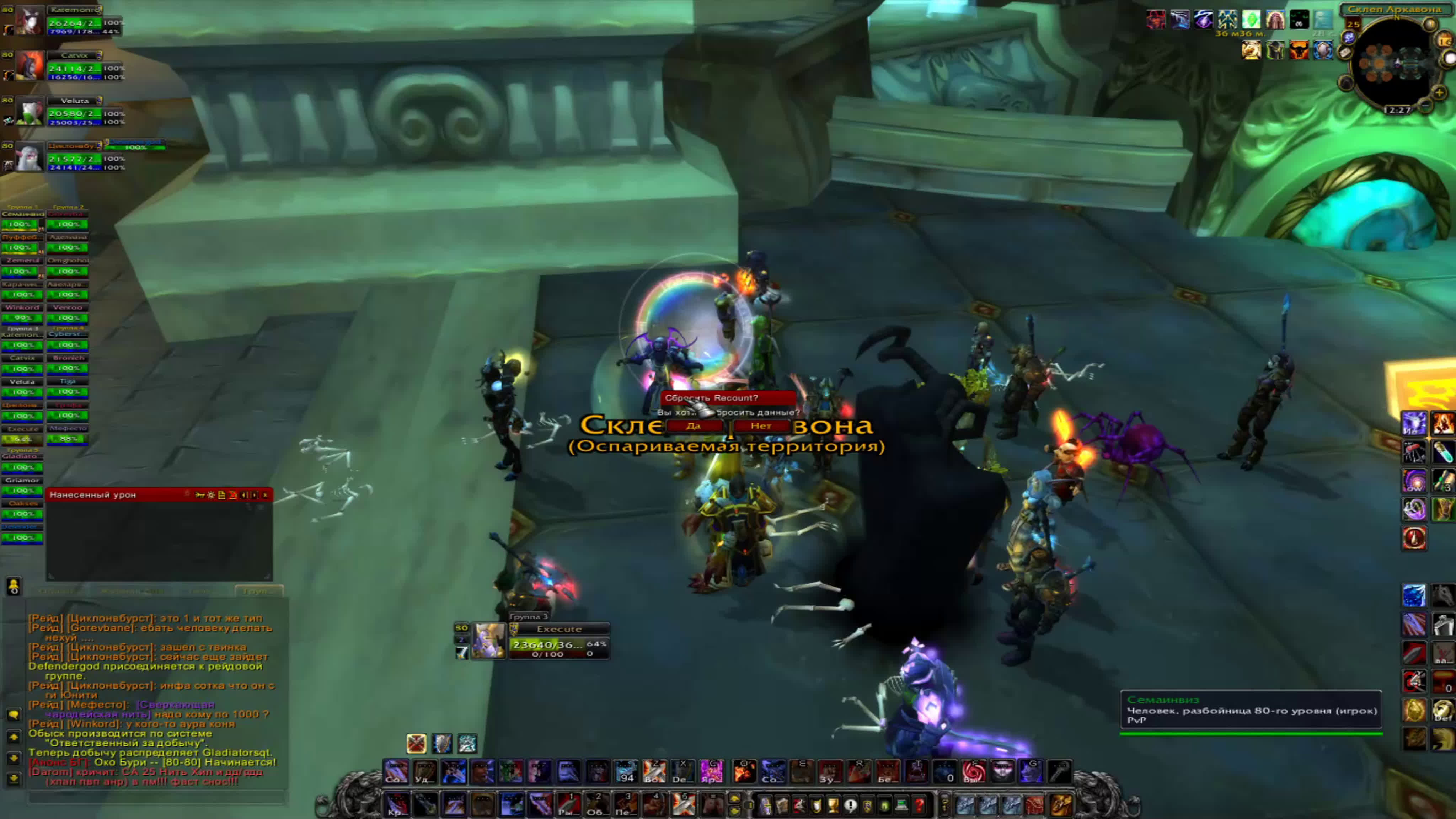Activate the red swirl ability on the action bar
The width and height of the screenshot is (1456, 819).
[x=973, y=771]
